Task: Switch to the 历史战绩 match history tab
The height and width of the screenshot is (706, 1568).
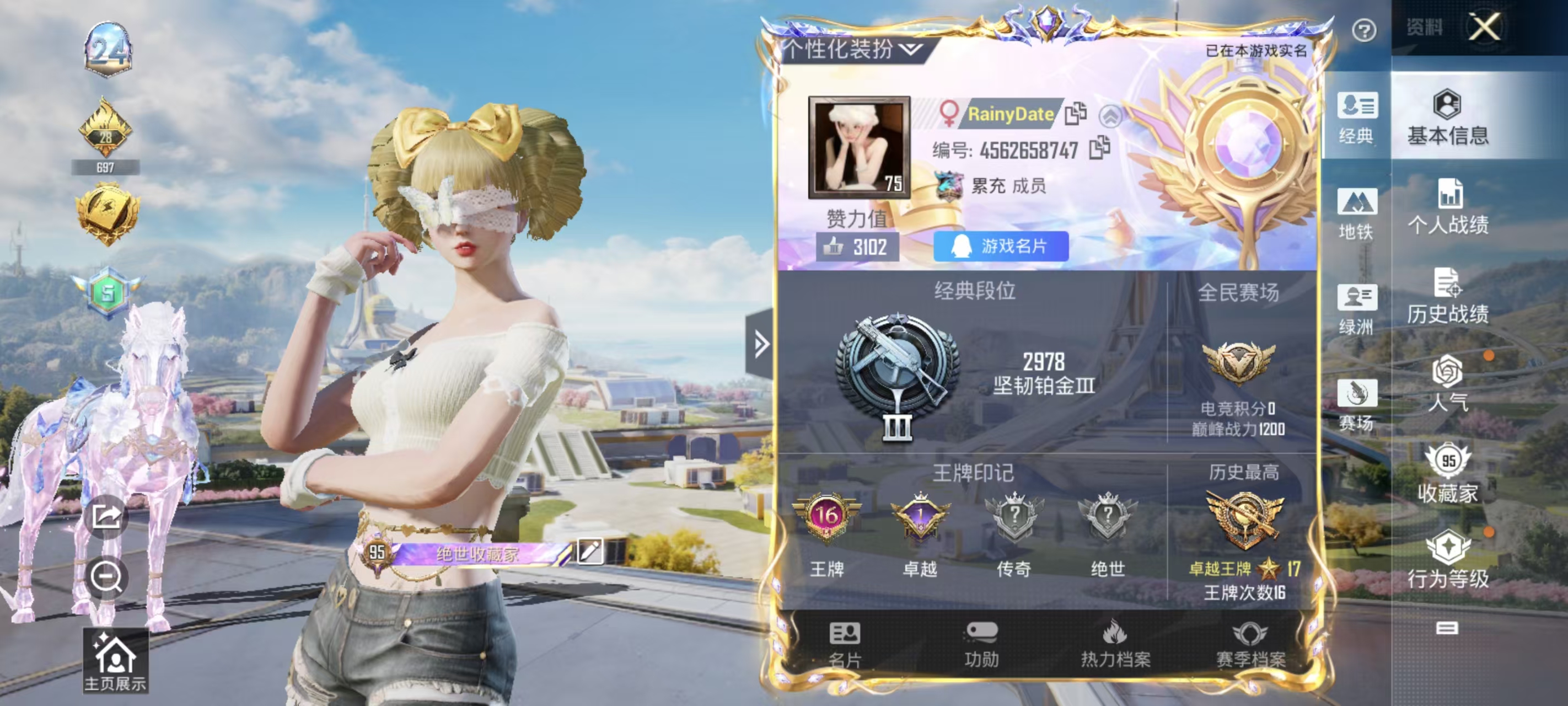Action: (x=1448, y=297)
